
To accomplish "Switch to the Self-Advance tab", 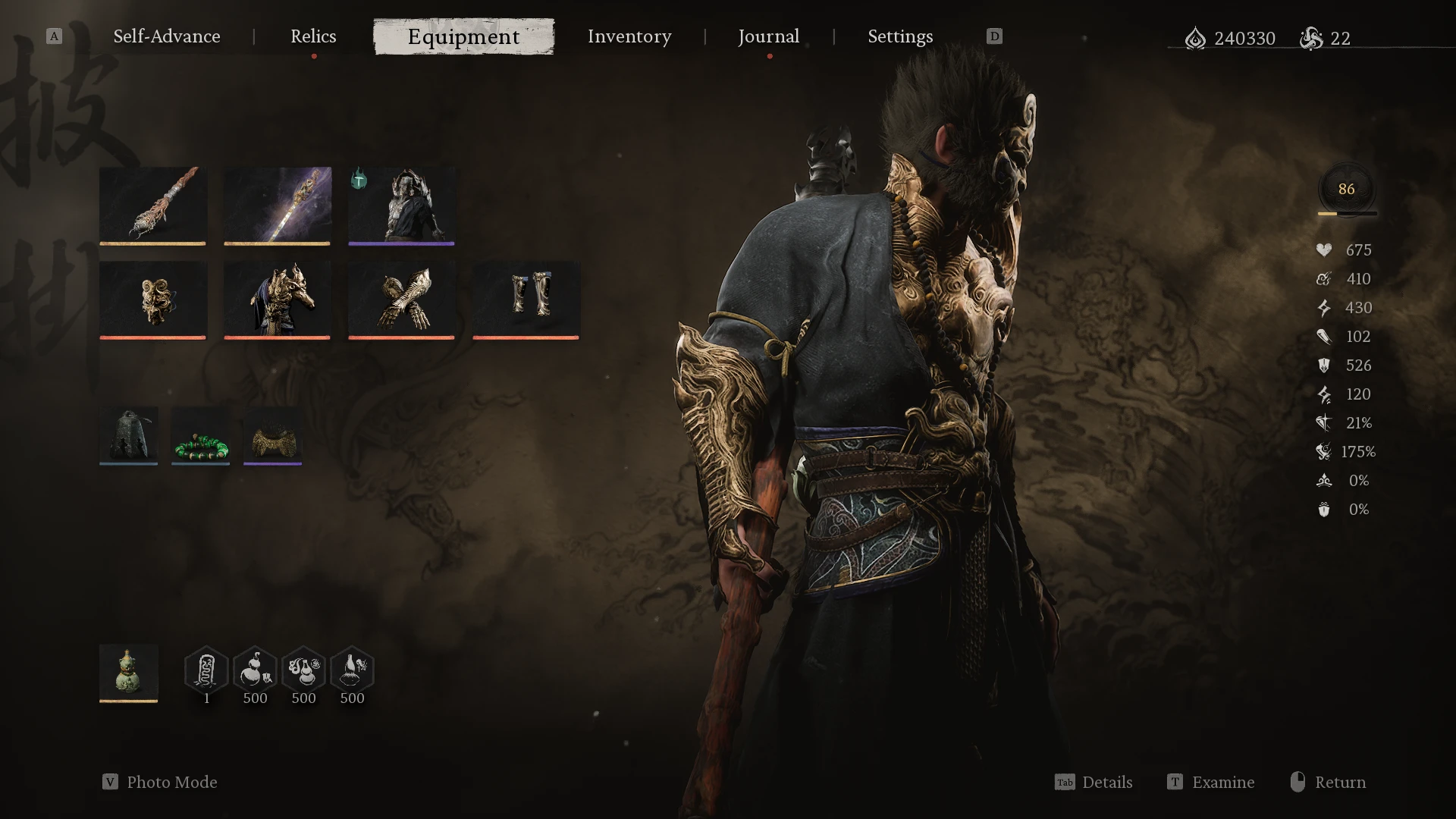I will [167, 36].
